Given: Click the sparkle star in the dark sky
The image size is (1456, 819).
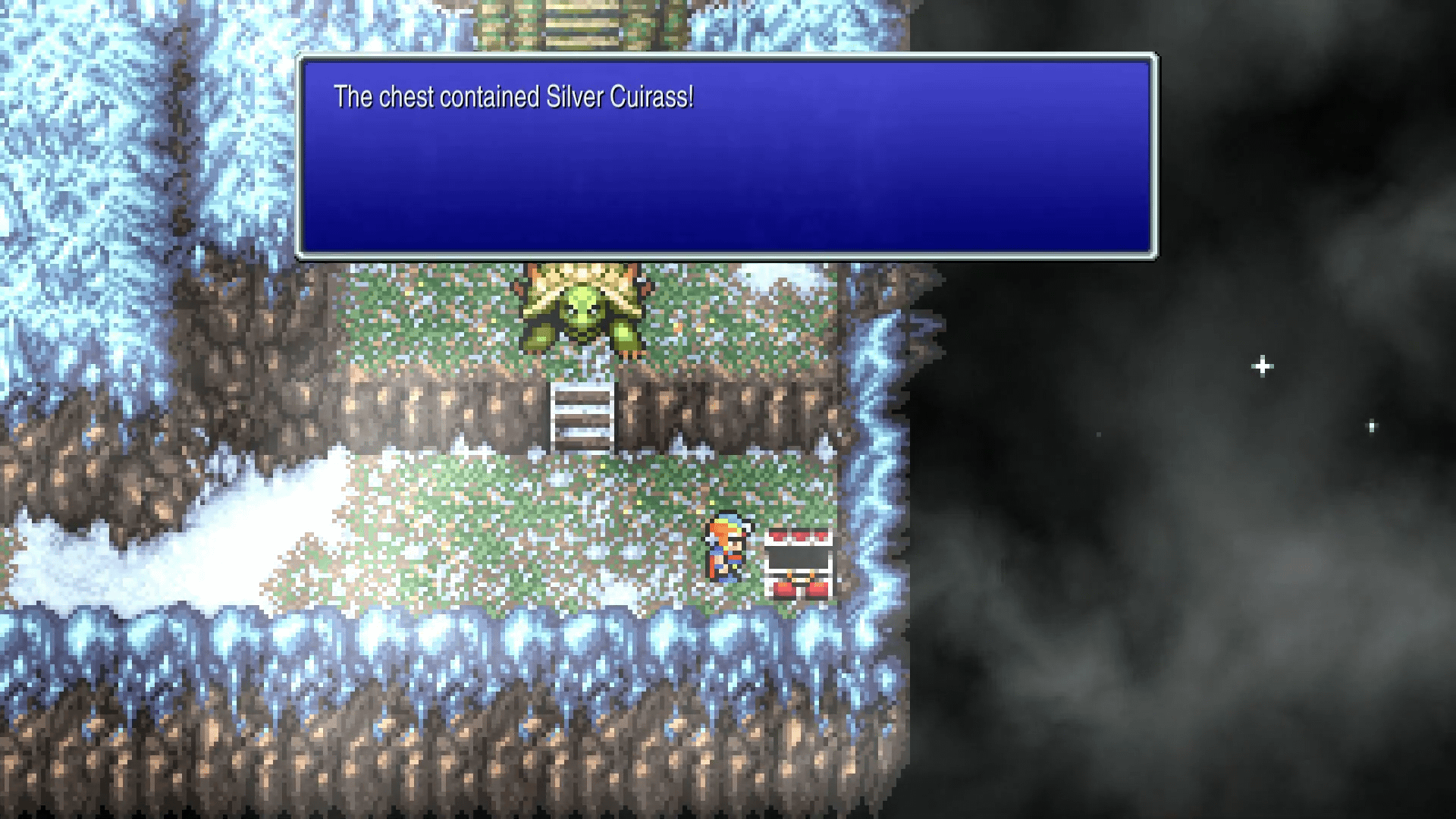Looking at the screenshot, I should 1261,366.
